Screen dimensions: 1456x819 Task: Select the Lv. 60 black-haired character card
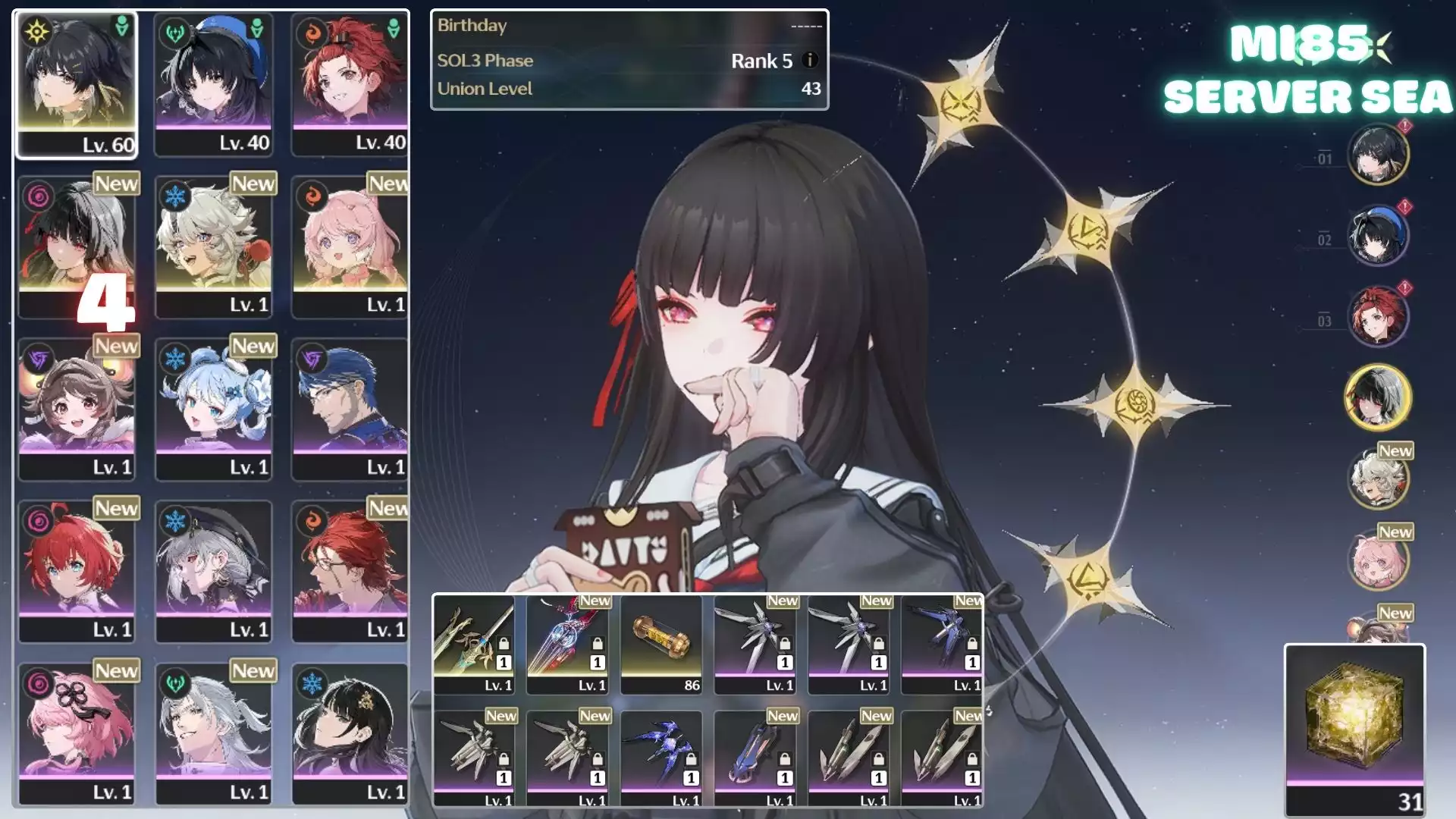pyautogui.click(x=77, y=84)
